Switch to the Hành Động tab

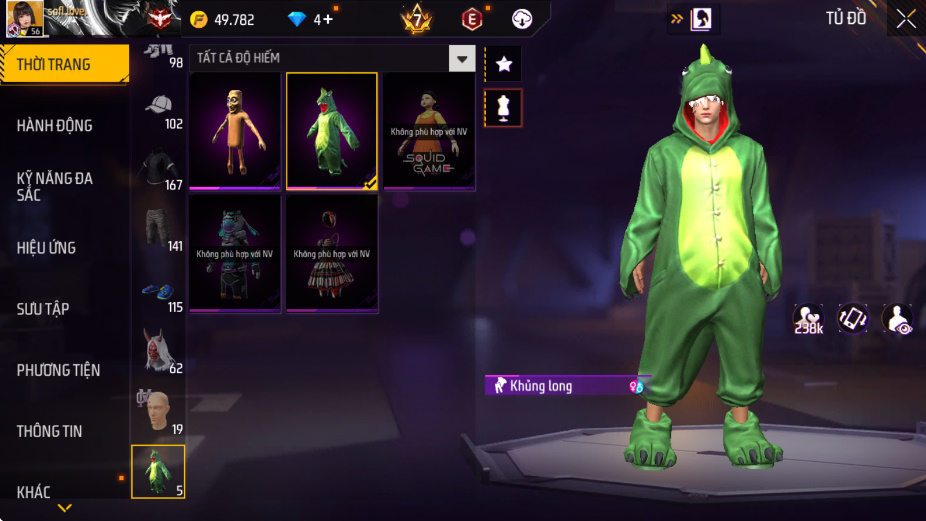coord(55,125)
